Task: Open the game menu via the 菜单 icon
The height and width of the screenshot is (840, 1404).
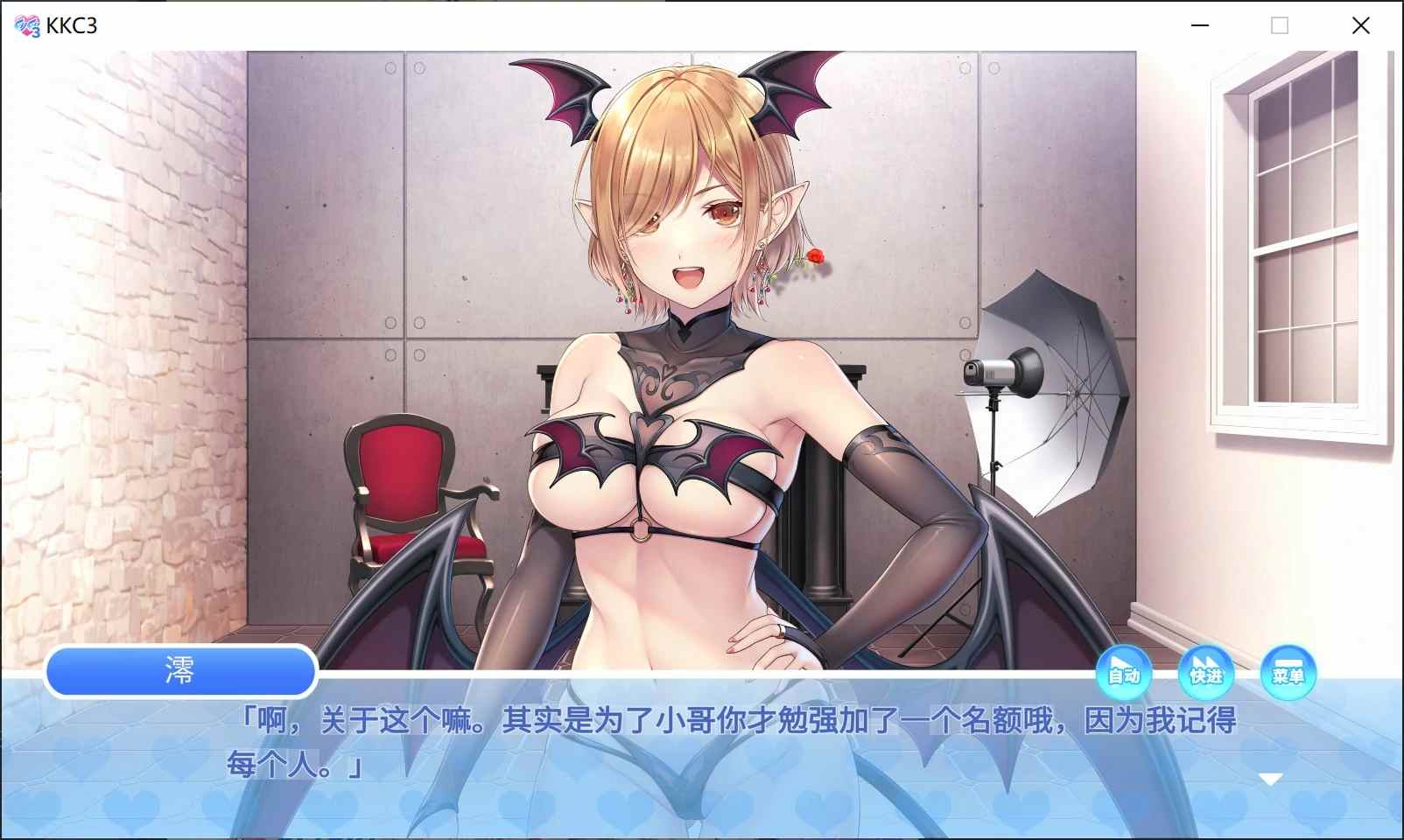Action: coord(1289,674)
